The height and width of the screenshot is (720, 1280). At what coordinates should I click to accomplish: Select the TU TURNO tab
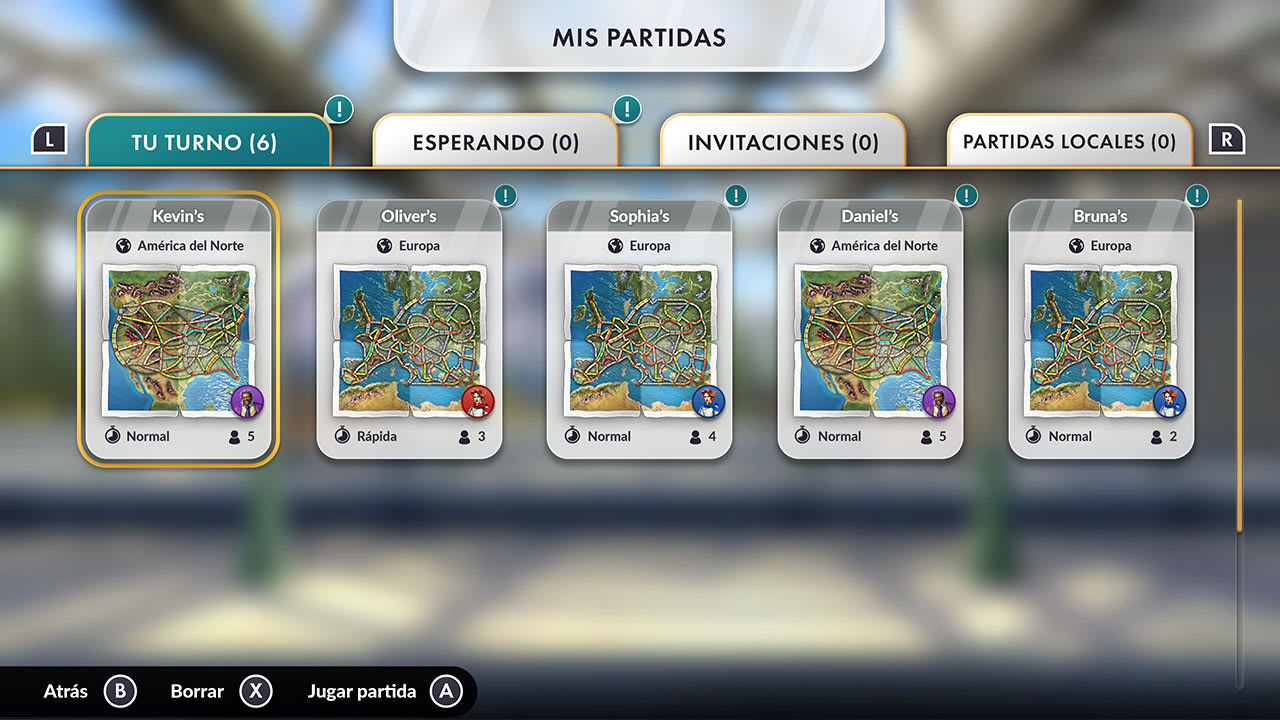pyautogui.click(x=209, y=143)
